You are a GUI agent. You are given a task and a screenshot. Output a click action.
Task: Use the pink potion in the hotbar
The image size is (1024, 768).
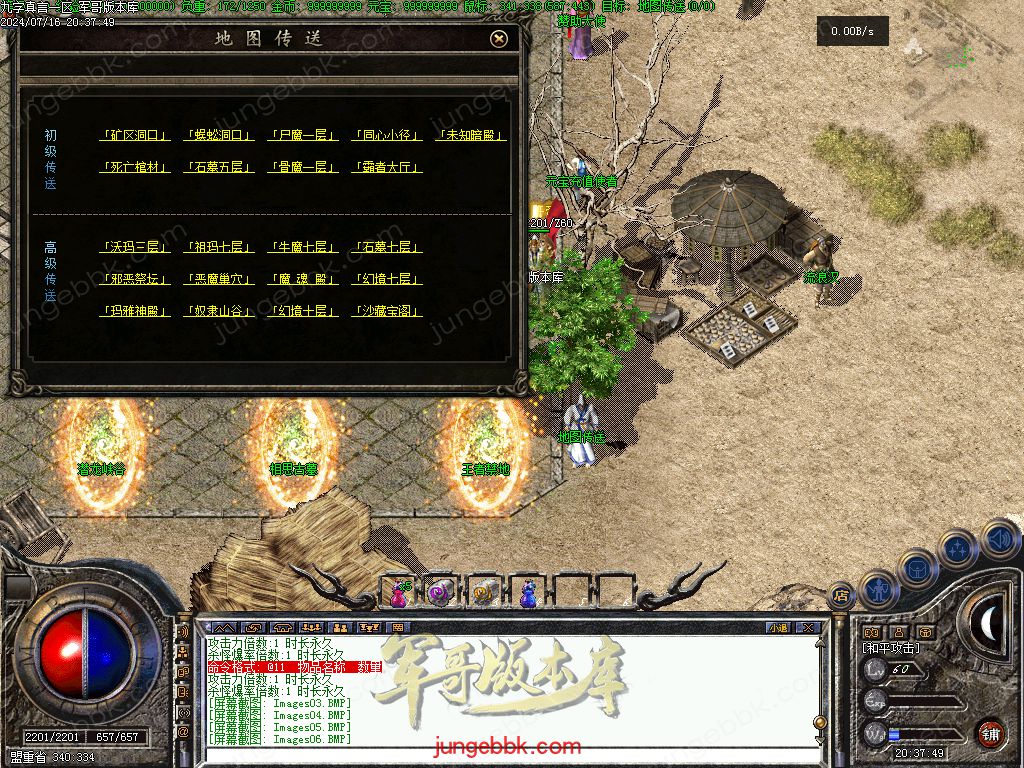399,593
